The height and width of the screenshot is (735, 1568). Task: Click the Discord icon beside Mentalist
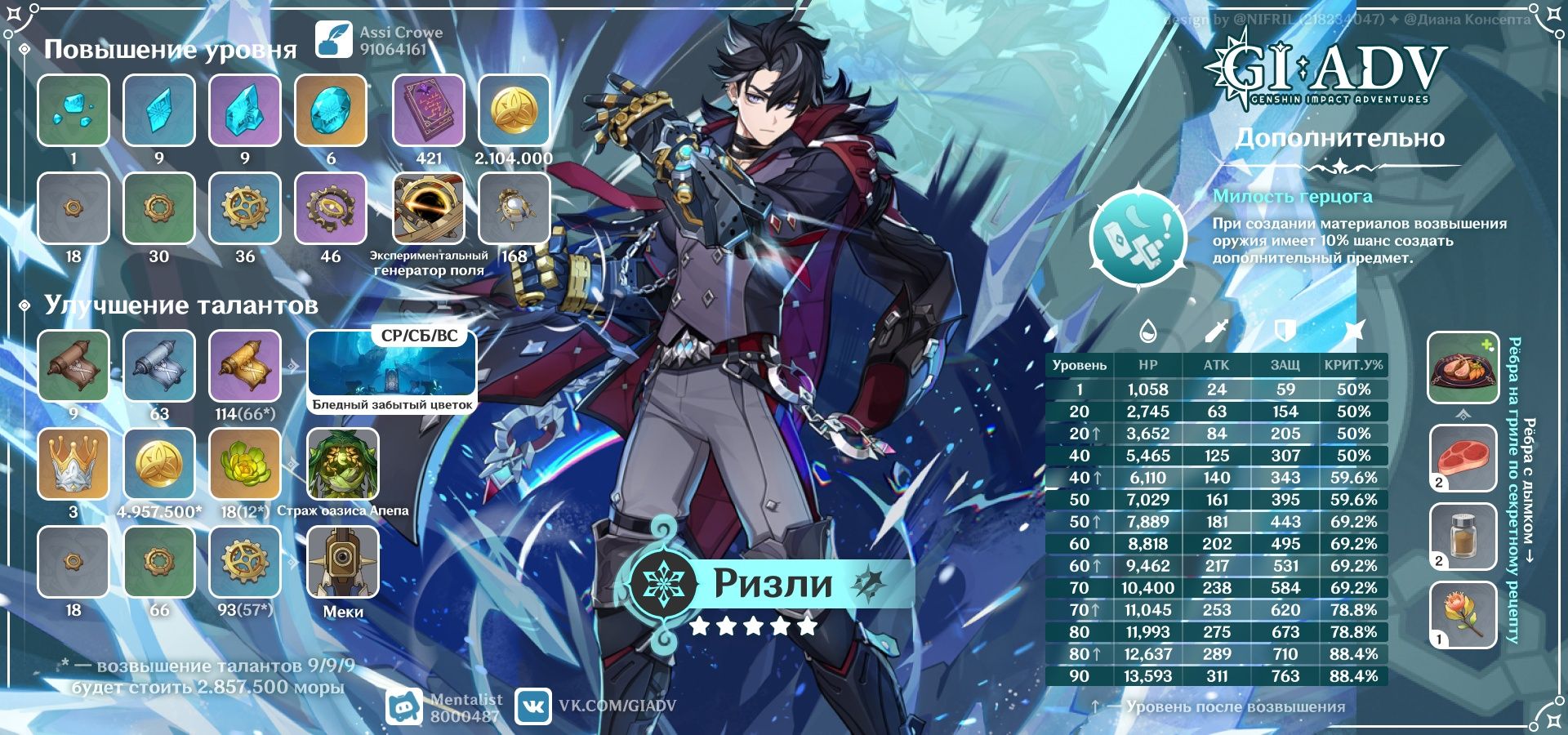(403, 707)
